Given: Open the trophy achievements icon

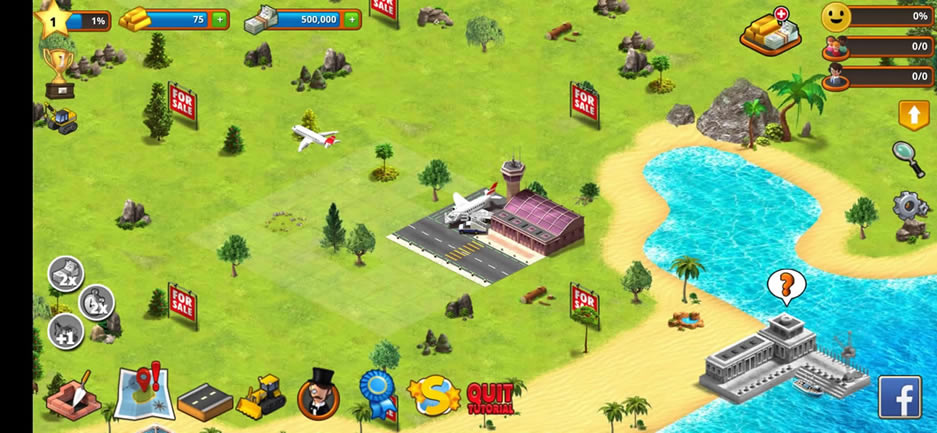Looking at the screenshot, I should coord(59,73).
